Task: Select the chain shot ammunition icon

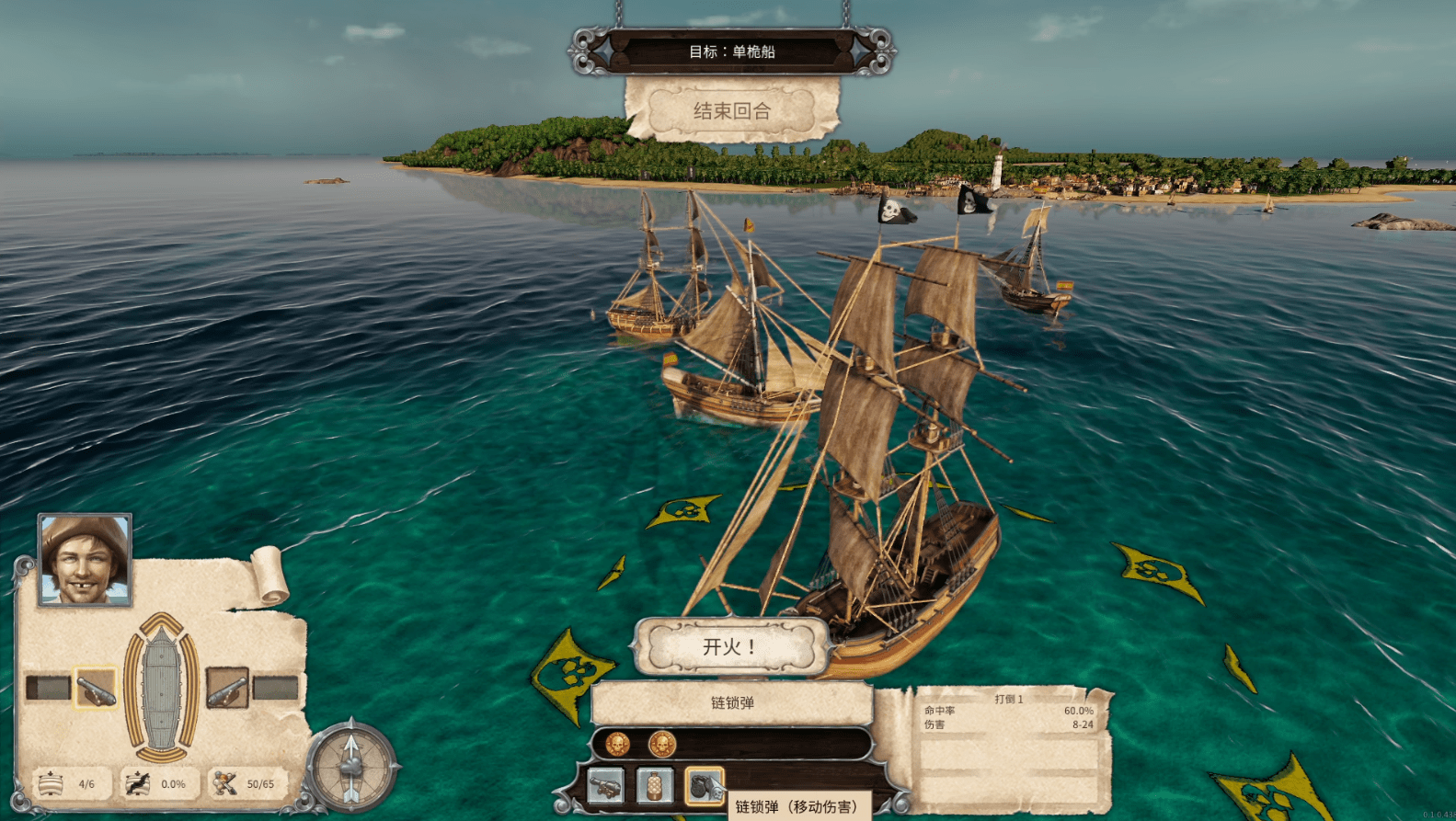Action: point(706,784)
